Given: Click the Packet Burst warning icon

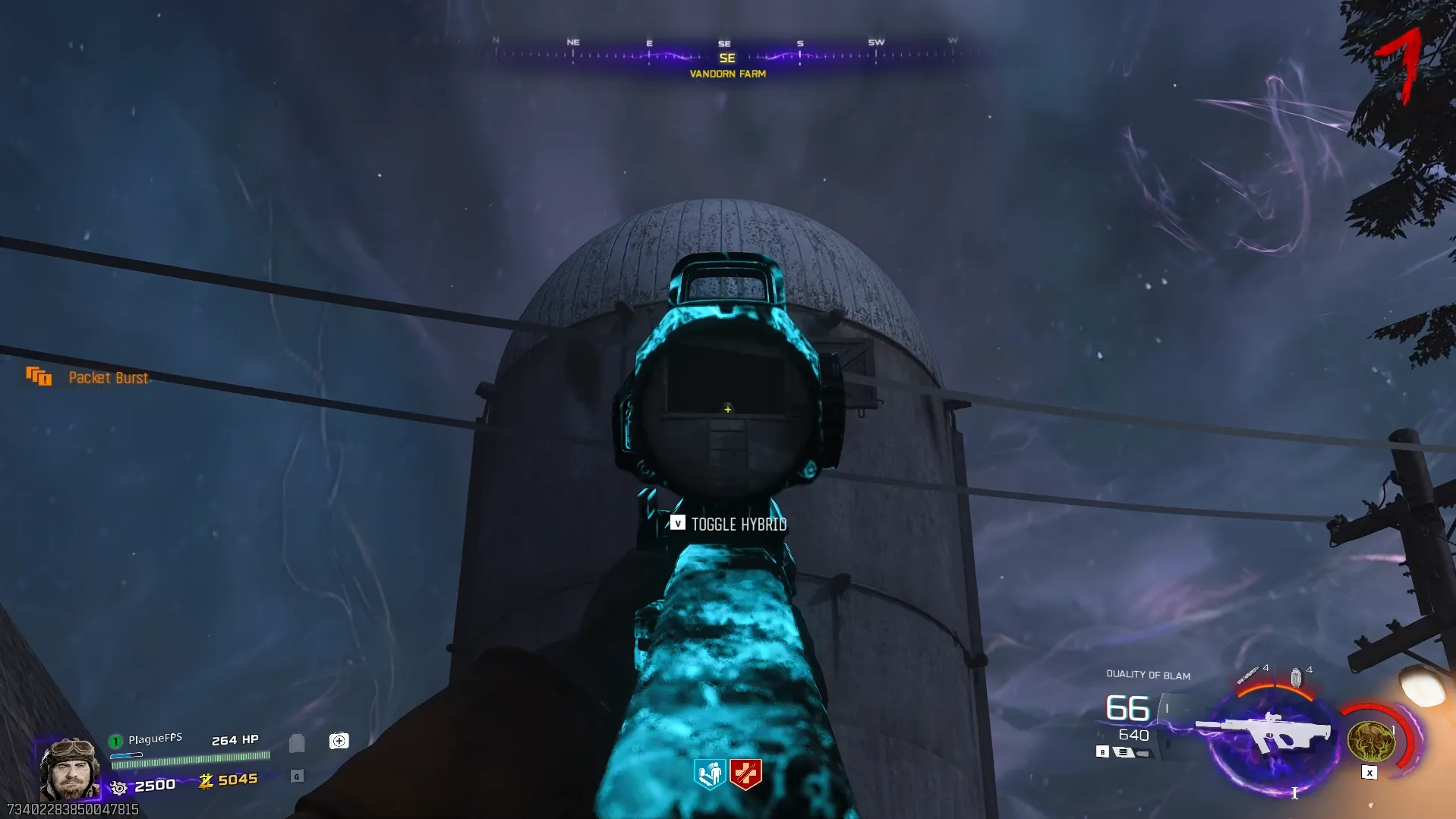Looking at the screenshot, I should coord(39,376).
